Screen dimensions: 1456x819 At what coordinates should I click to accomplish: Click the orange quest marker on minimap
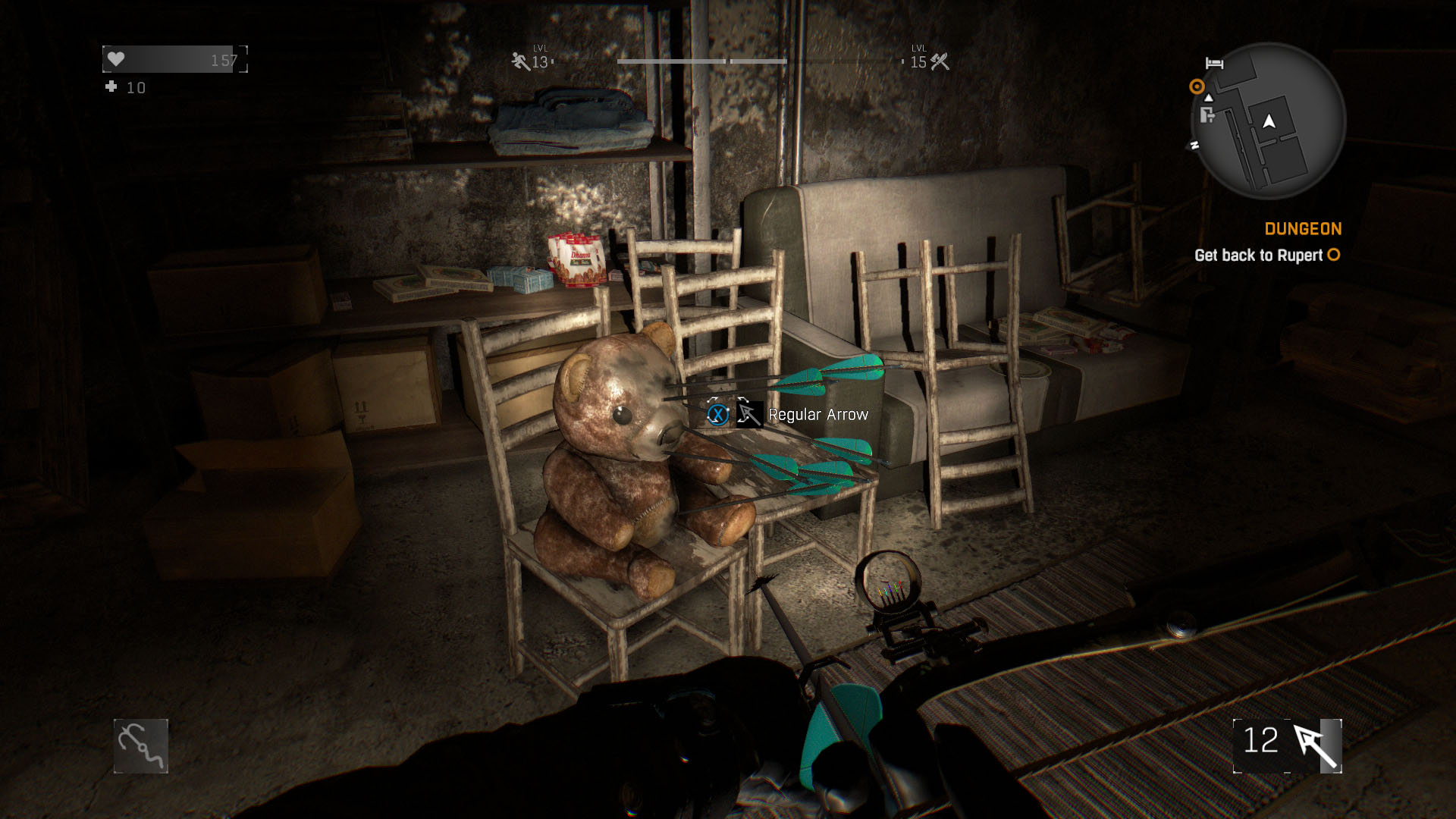coord(1197,86)
